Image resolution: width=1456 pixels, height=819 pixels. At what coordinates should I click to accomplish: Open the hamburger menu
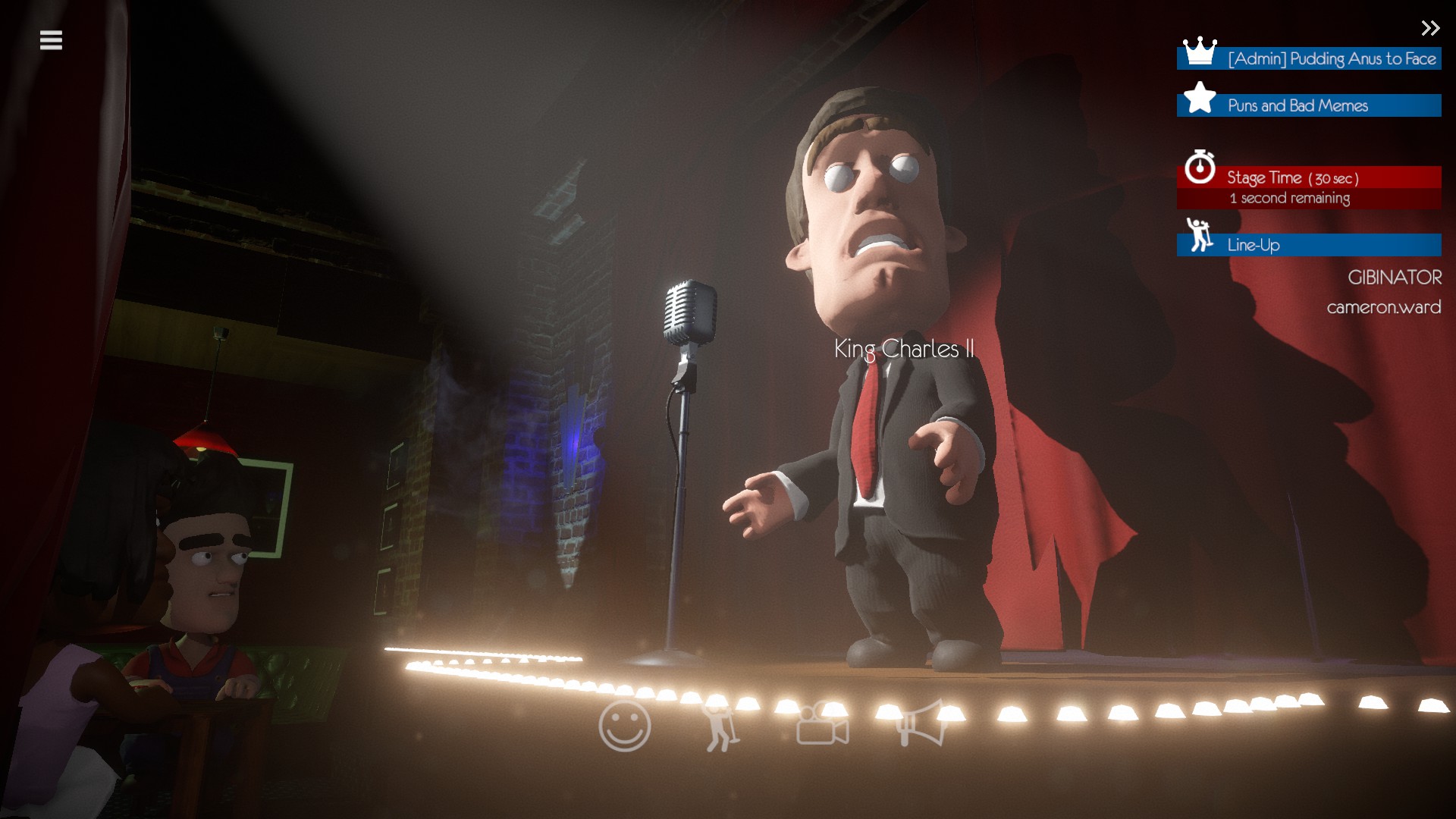[x=51, y=40]
